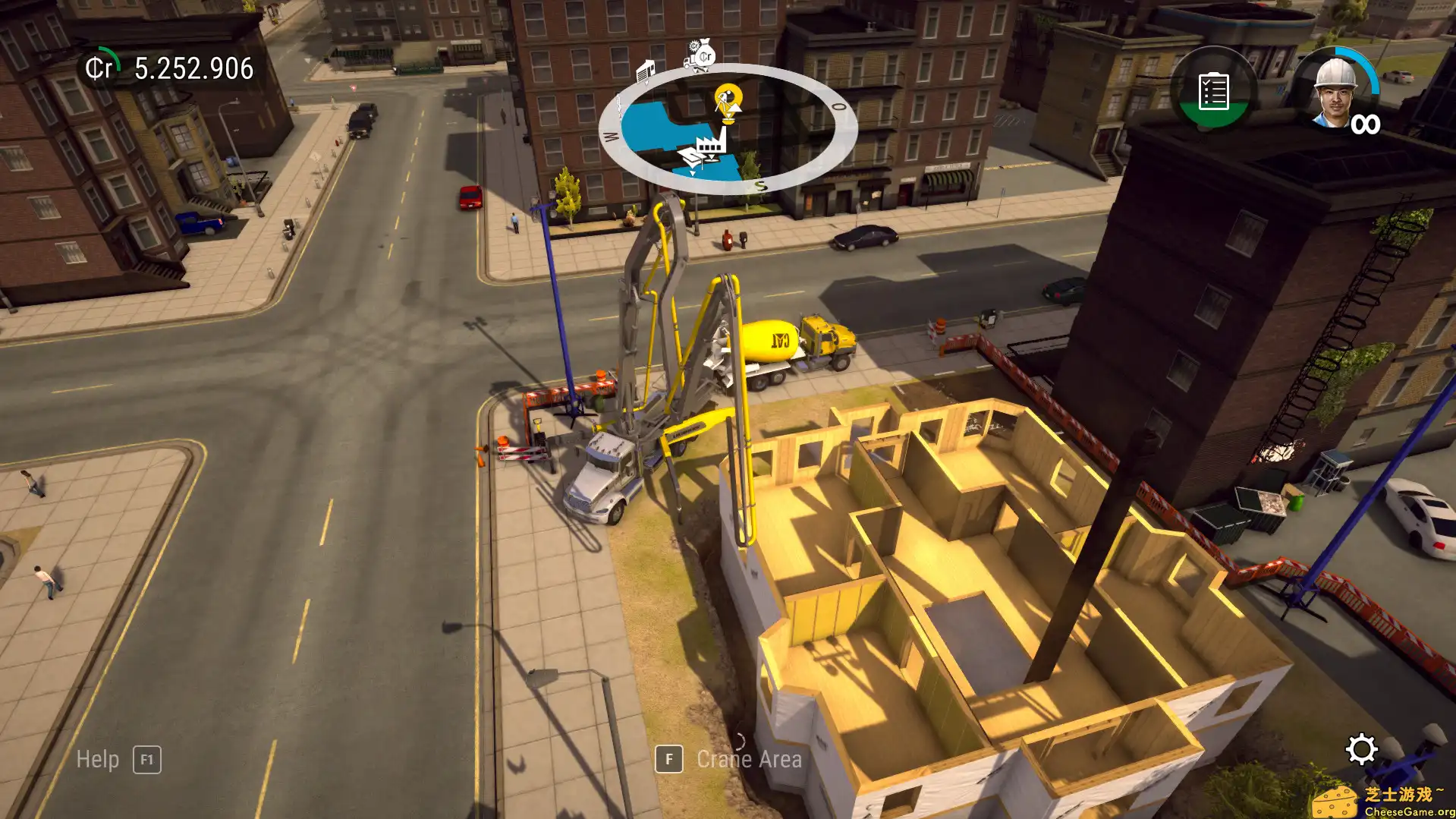Activate Crane Area with the F prompt

click(668, 758)
